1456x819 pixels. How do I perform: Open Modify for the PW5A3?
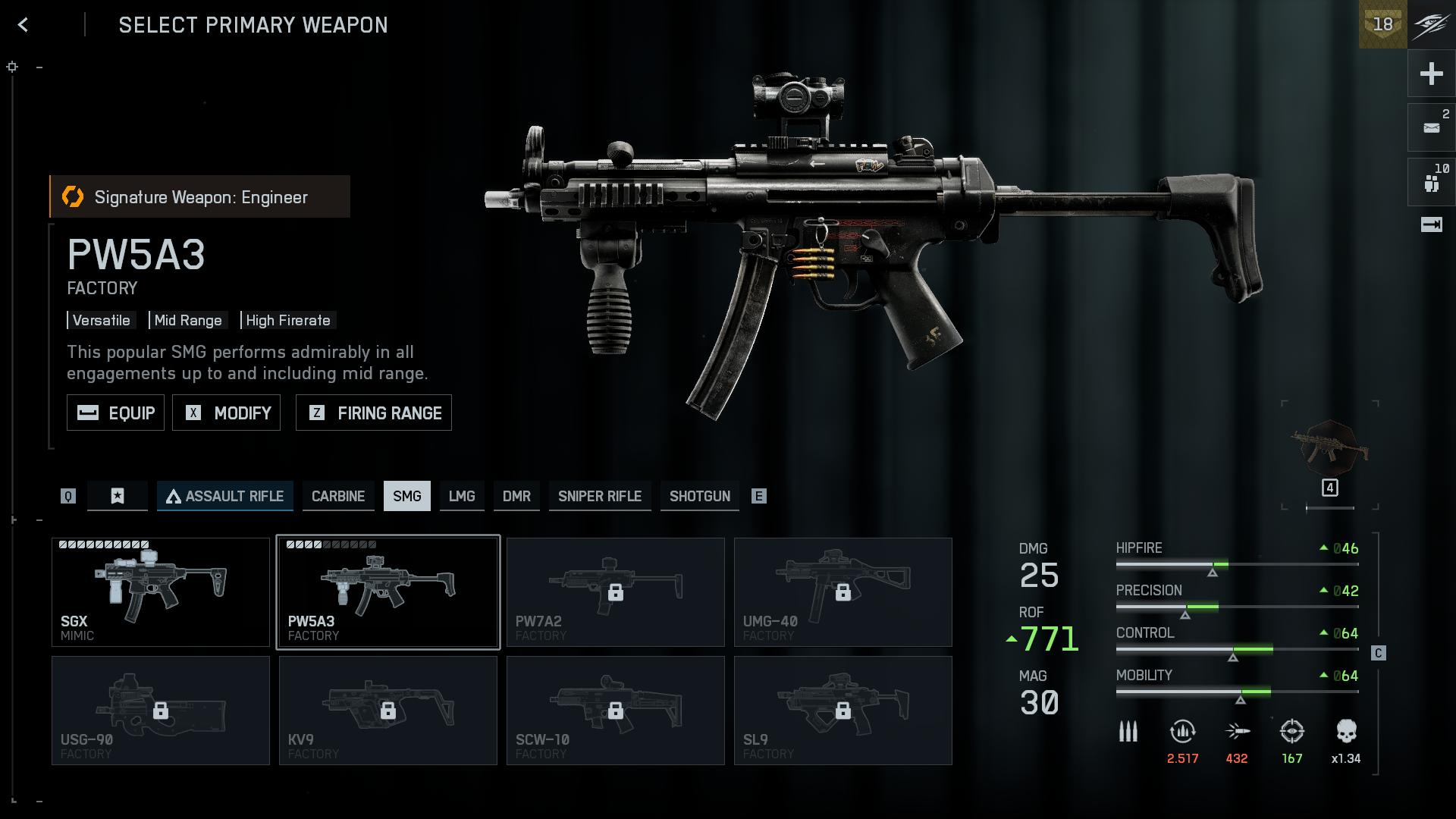click(226, 413)
